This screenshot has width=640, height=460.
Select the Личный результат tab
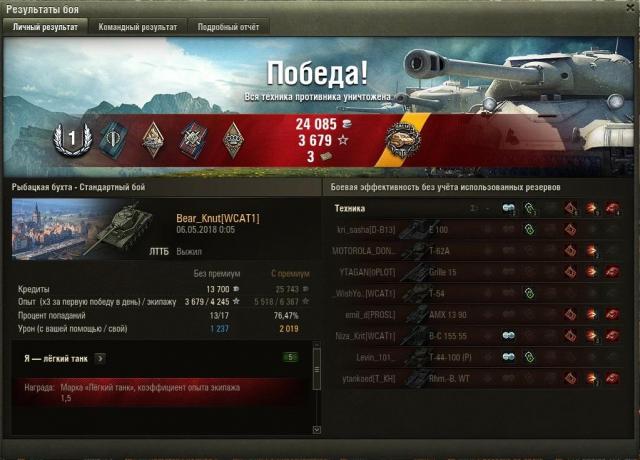pos(44,27)
